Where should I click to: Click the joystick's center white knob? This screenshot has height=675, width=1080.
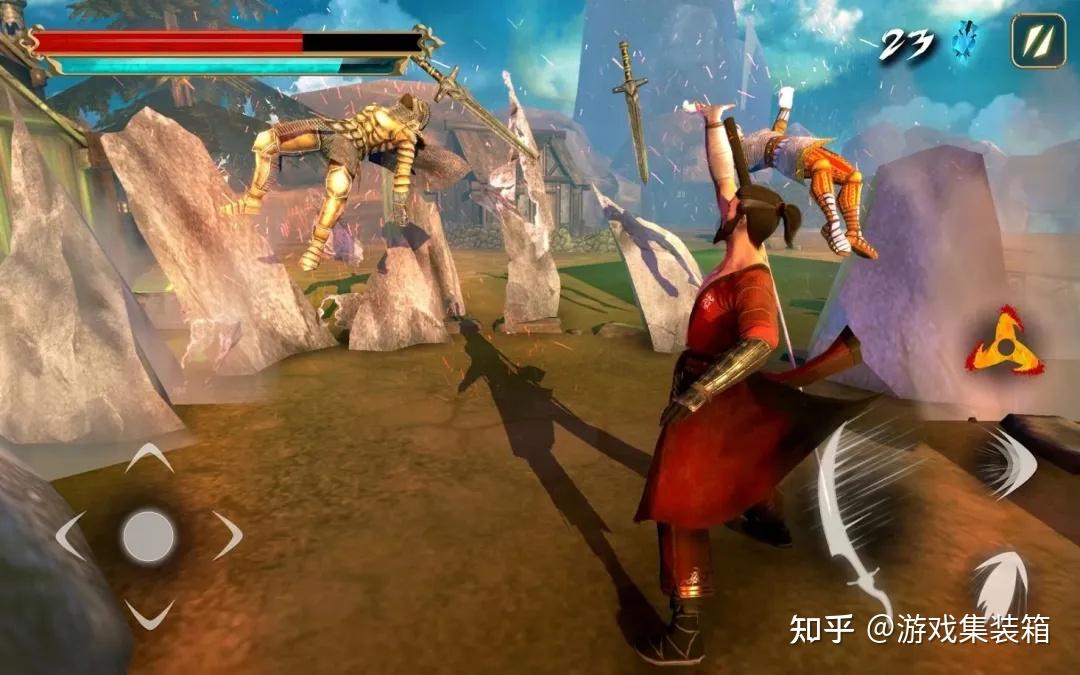tap(149, 536)
